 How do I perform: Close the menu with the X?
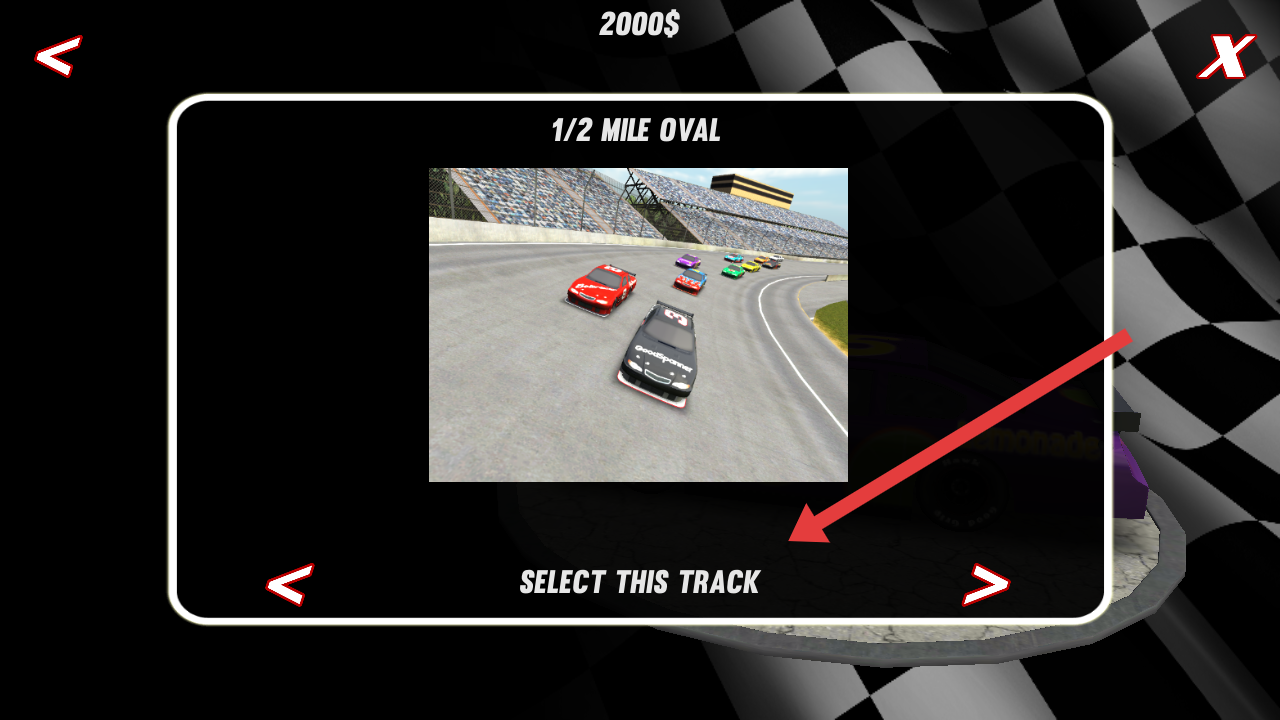[1226, 57]
